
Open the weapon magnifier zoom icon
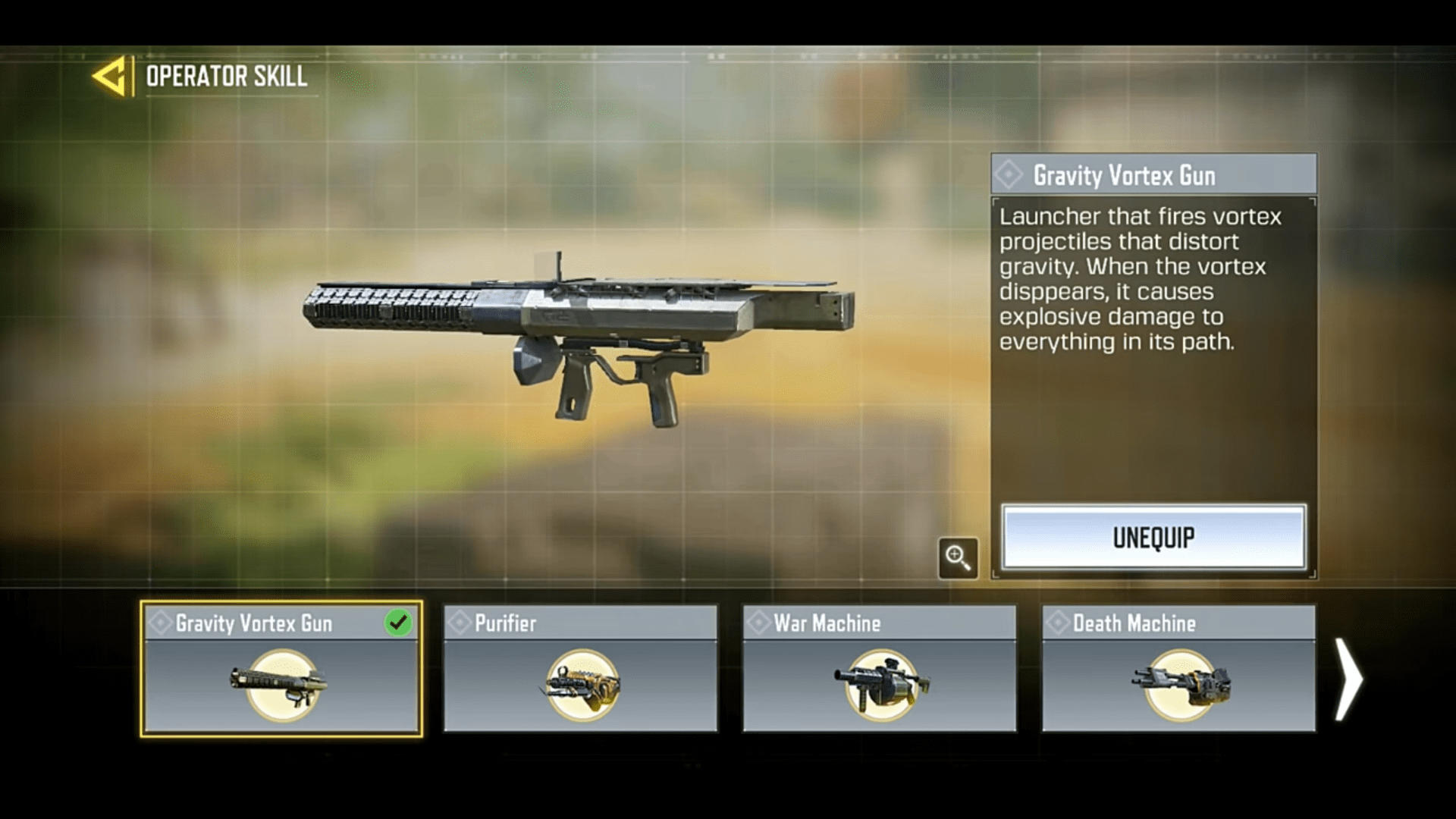pyautogui.click(x=957, y=557)
